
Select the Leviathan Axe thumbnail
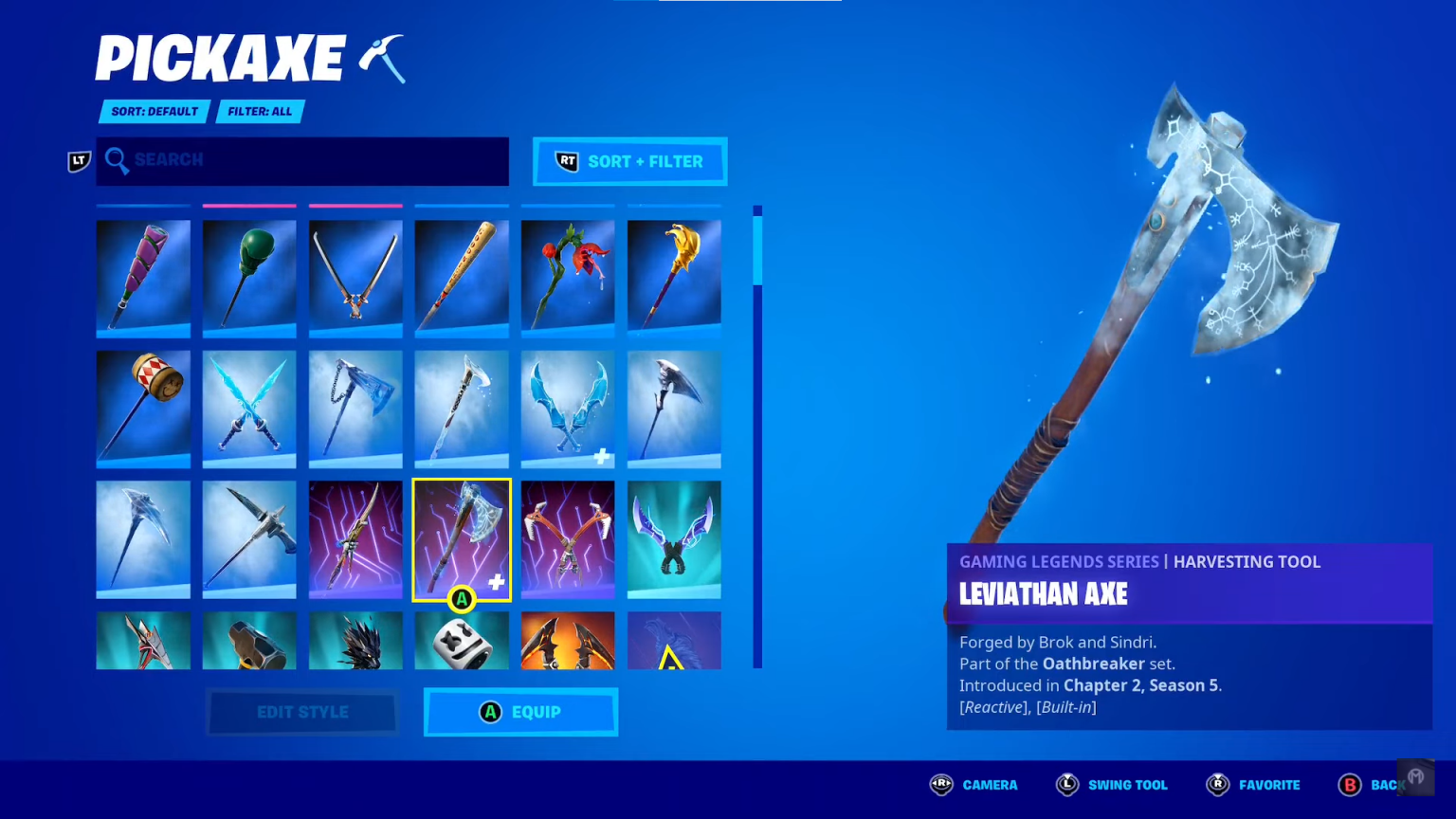click(x=462, y=539)
